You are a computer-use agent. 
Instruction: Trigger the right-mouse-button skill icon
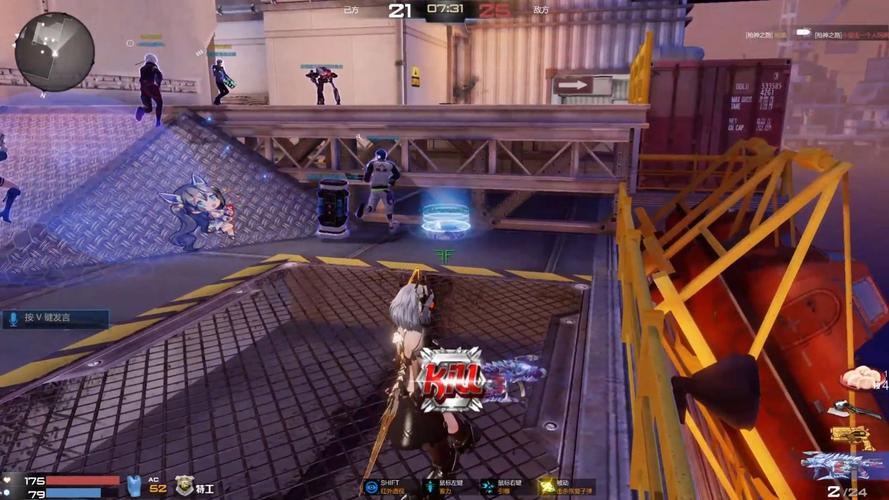[x=488, y=487]
